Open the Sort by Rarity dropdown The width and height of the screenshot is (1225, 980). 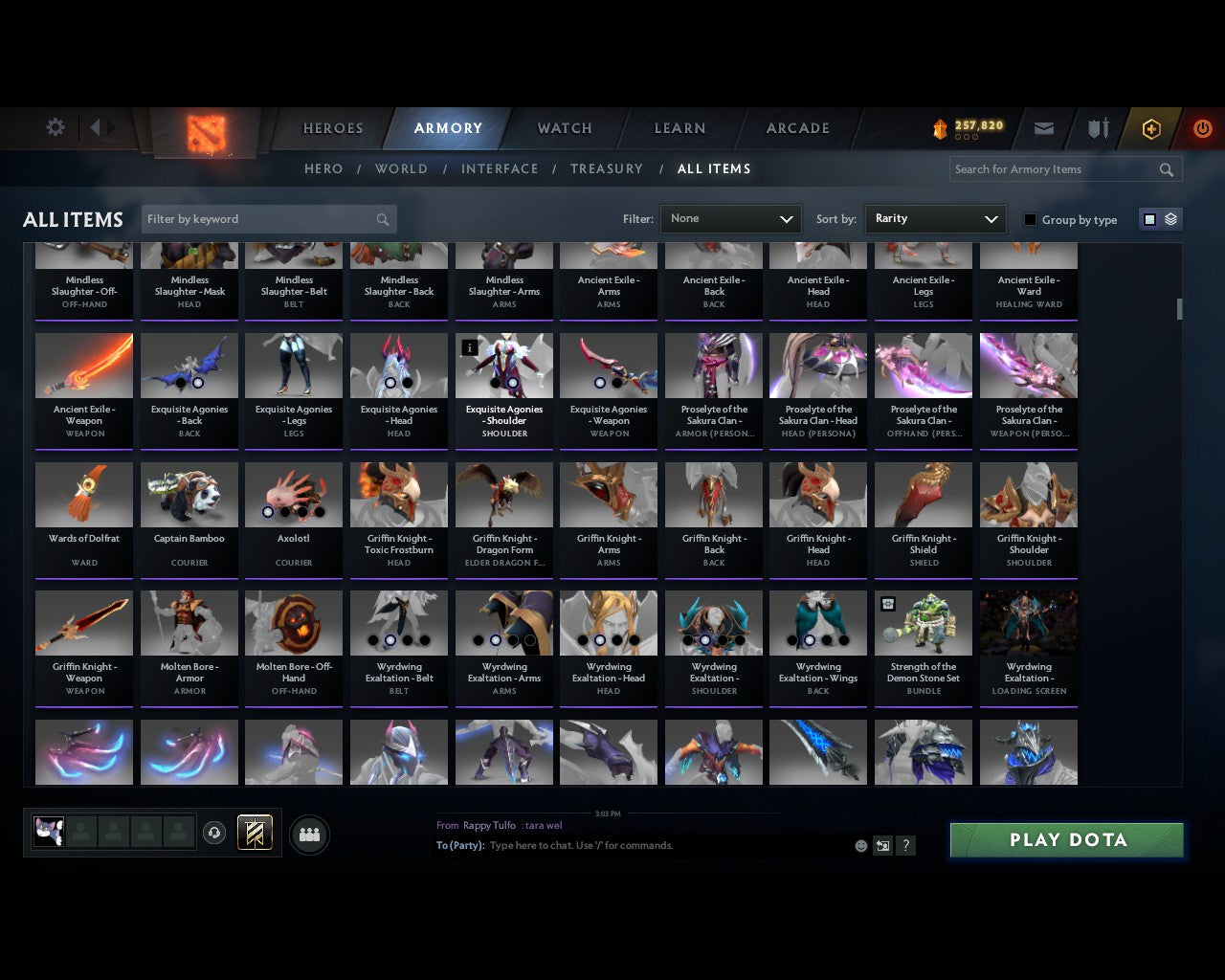click(x=935, y=218)
